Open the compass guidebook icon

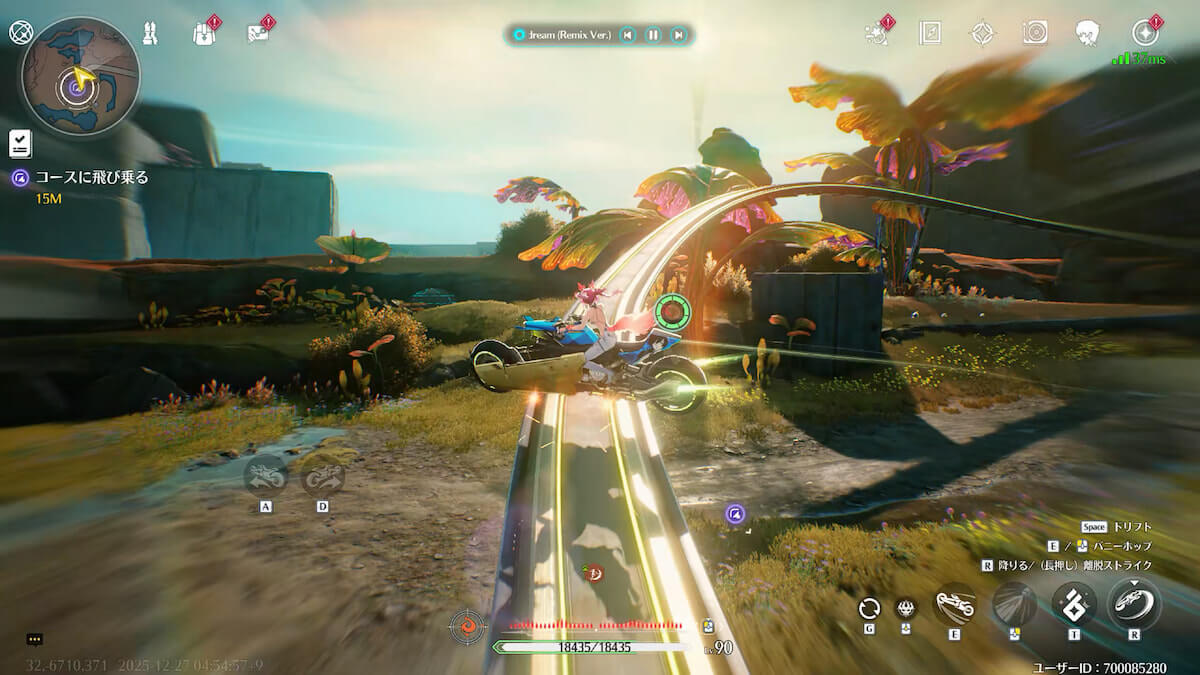tap(930, 33)
